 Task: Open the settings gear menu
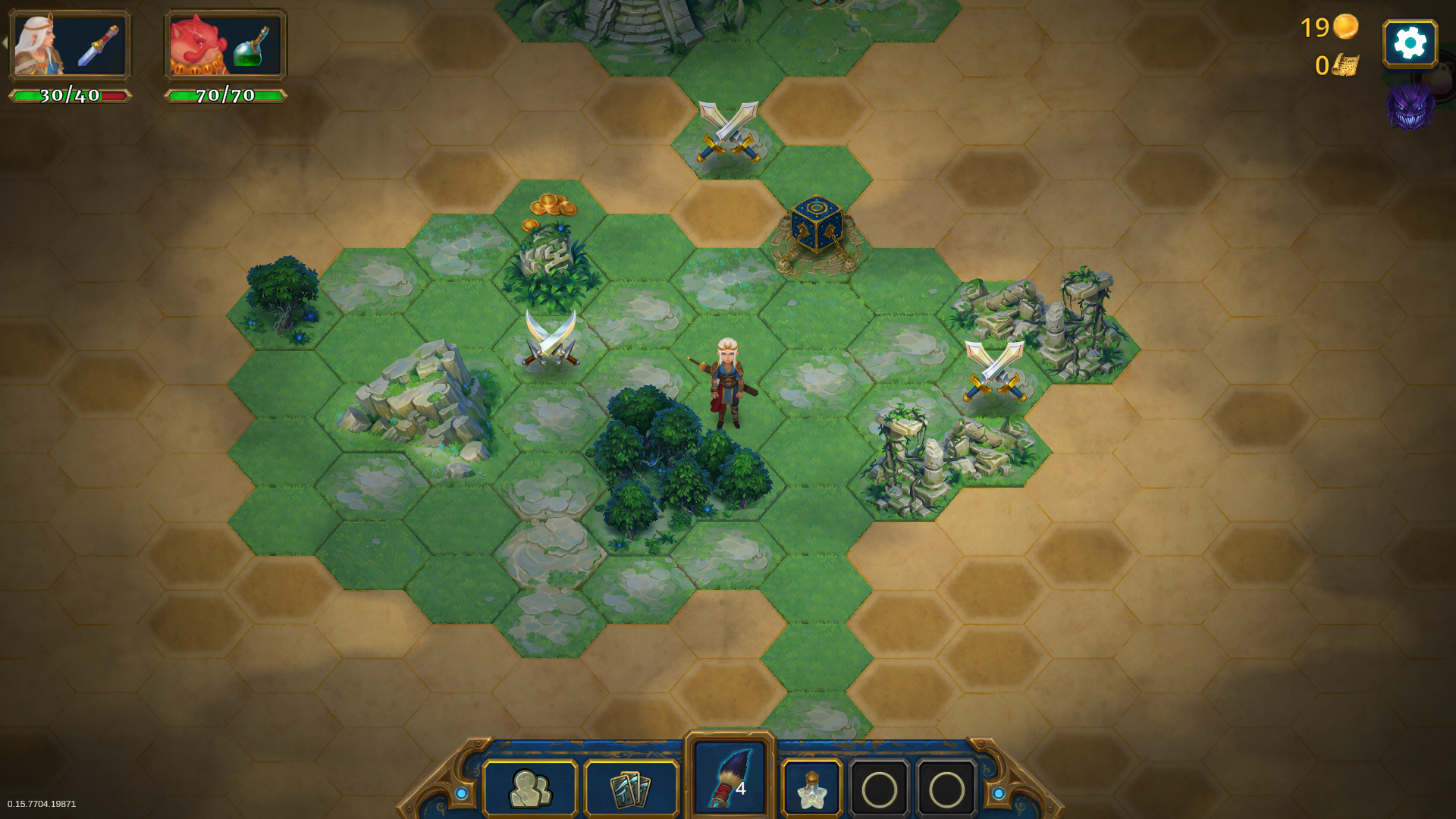(x=1410, y=44)
